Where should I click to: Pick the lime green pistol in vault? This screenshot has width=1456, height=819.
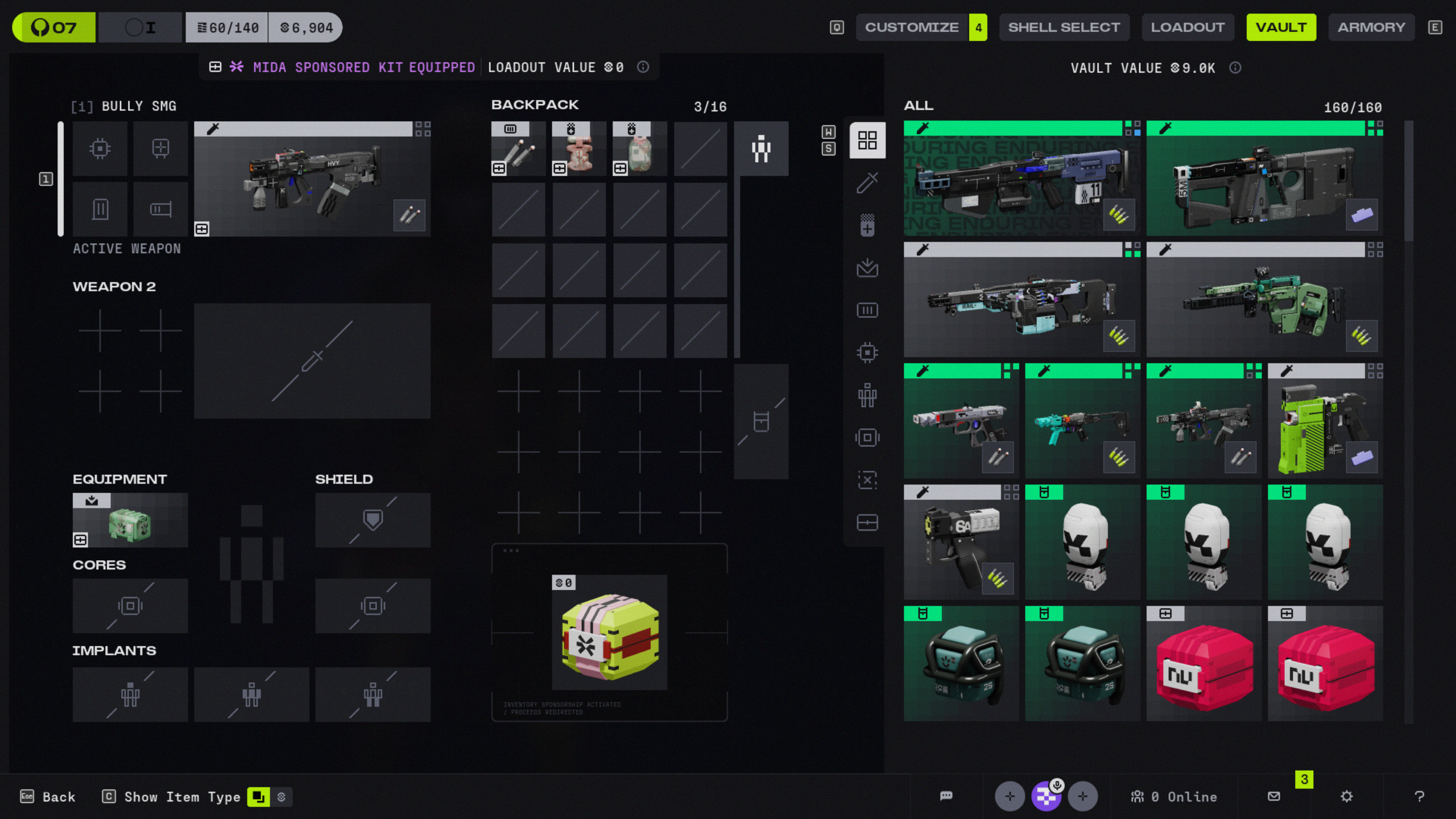1325,421
